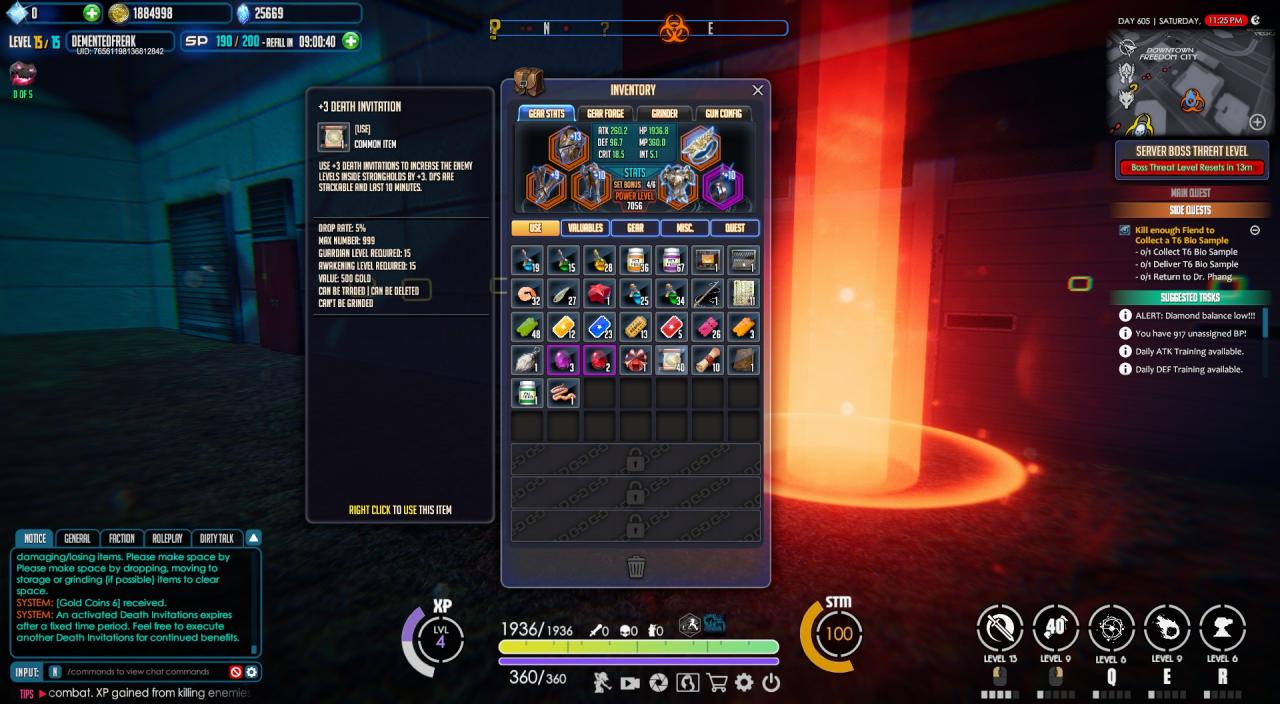Switch to the Gear Forge tab
The image size is (1280, 704).
(606, 114)
